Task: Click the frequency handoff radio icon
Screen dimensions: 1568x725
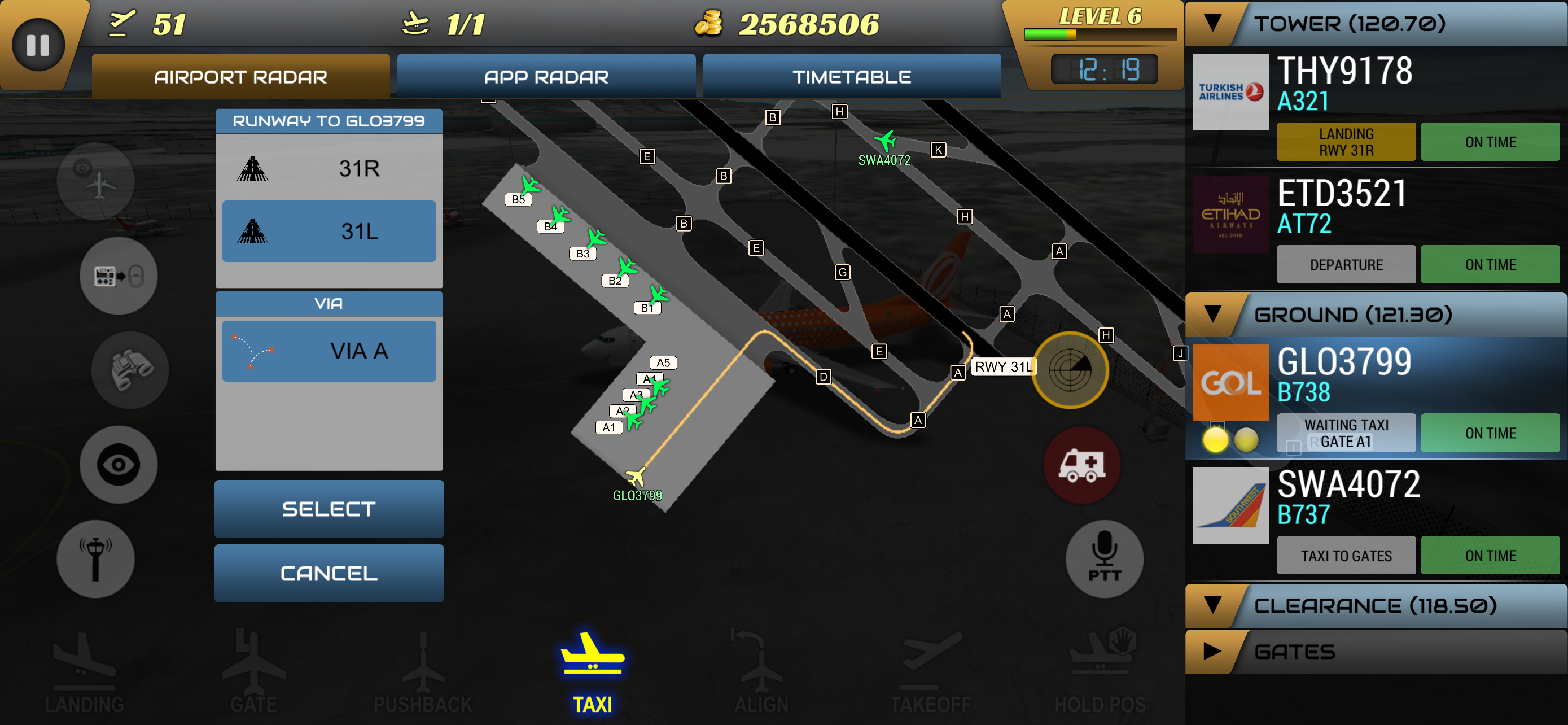Action: [x=118, y=276]
